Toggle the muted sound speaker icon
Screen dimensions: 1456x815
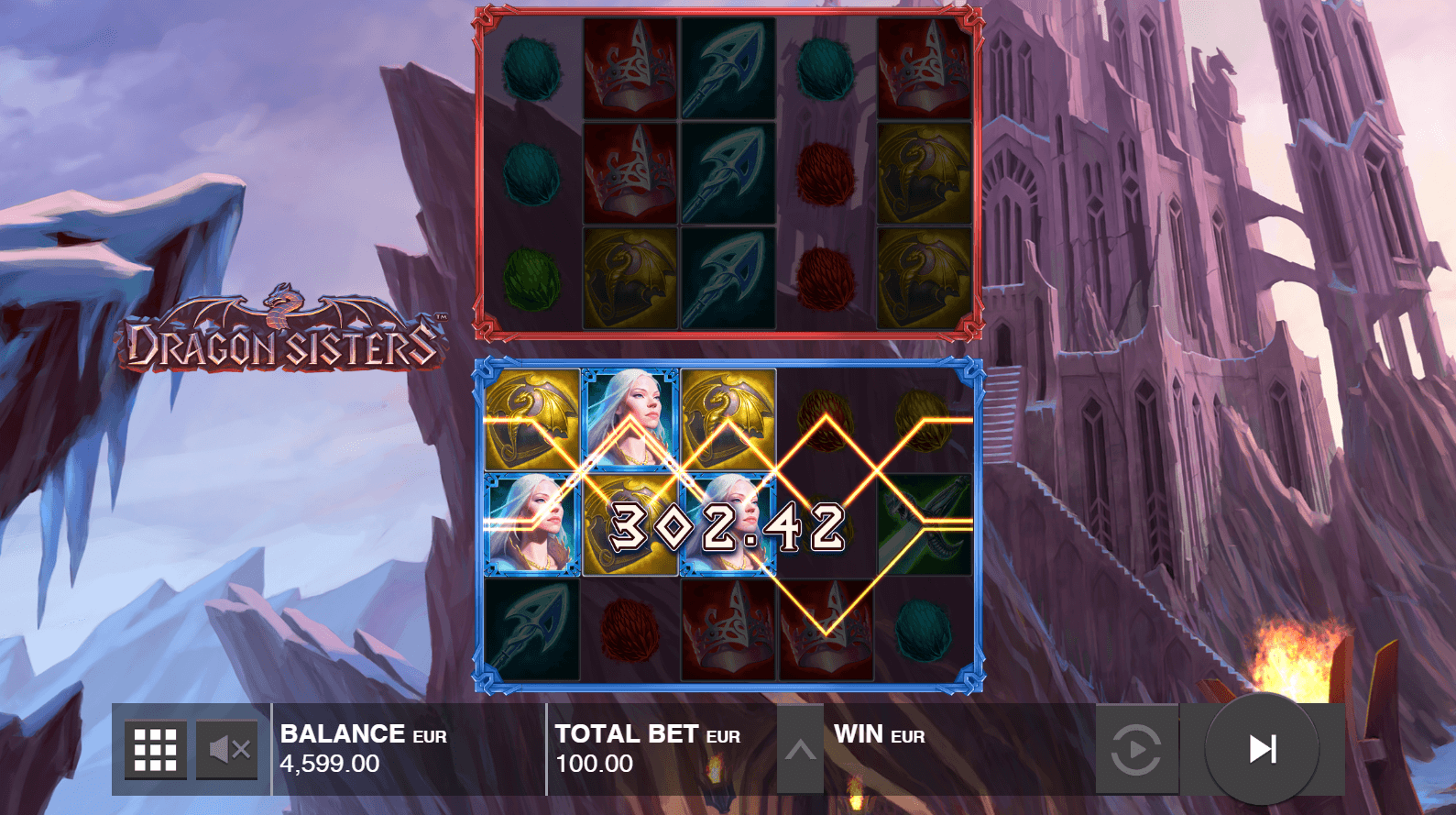pos(228,749)
